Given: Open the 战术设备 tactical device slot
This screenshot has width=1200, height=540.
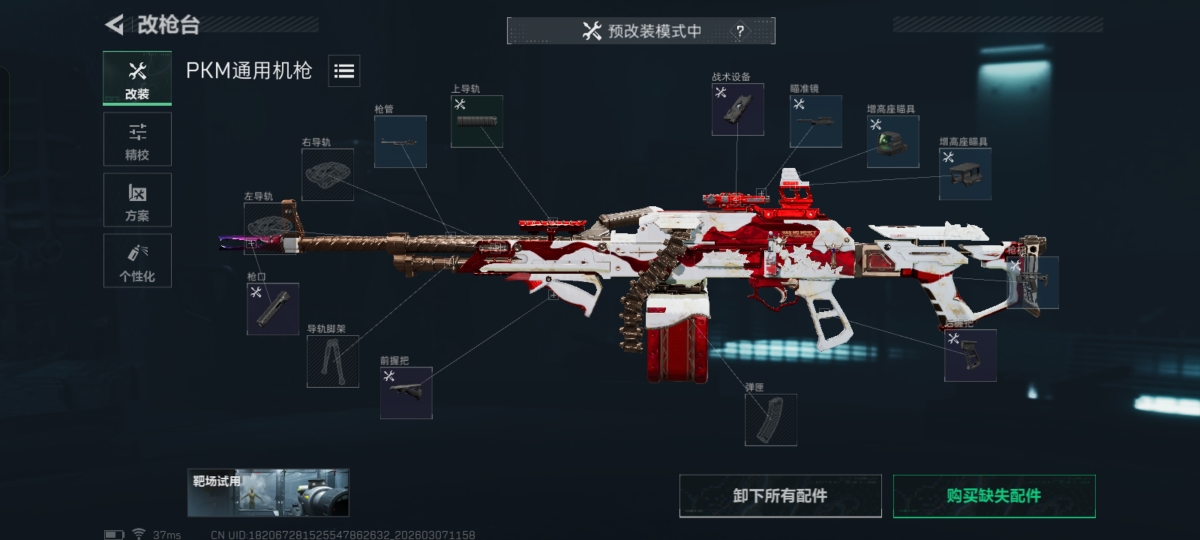Looking at the screenshot, I should click(737, 109).
